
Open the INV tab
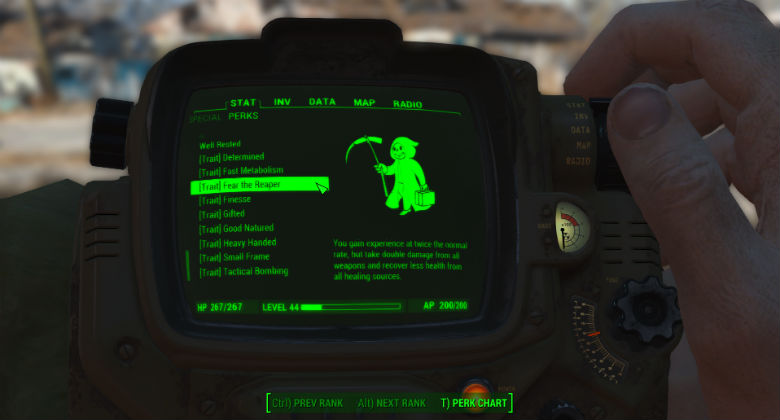pyautogui.click(x=283, y=102)
